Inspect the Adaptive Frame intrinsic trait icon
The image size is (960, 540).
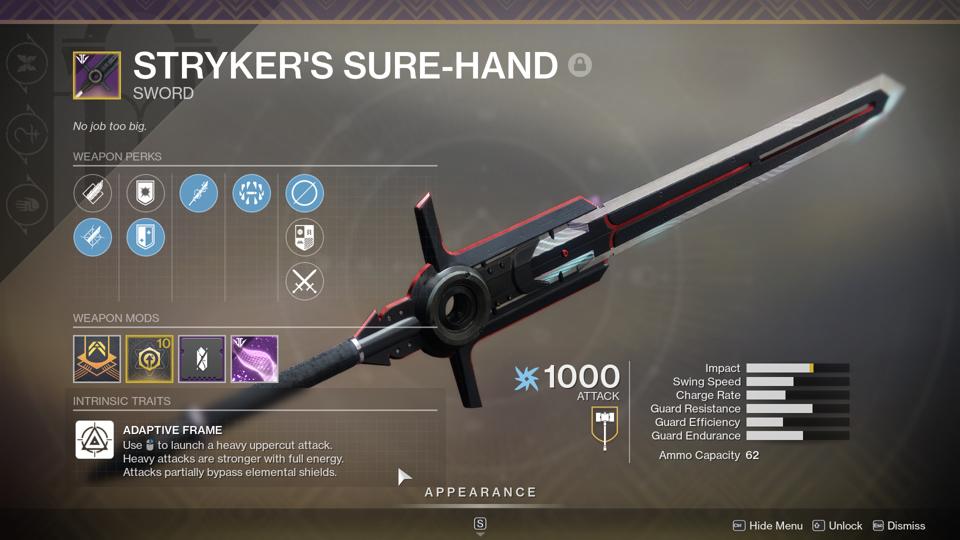pyautogui.click(x=95, y=440)
